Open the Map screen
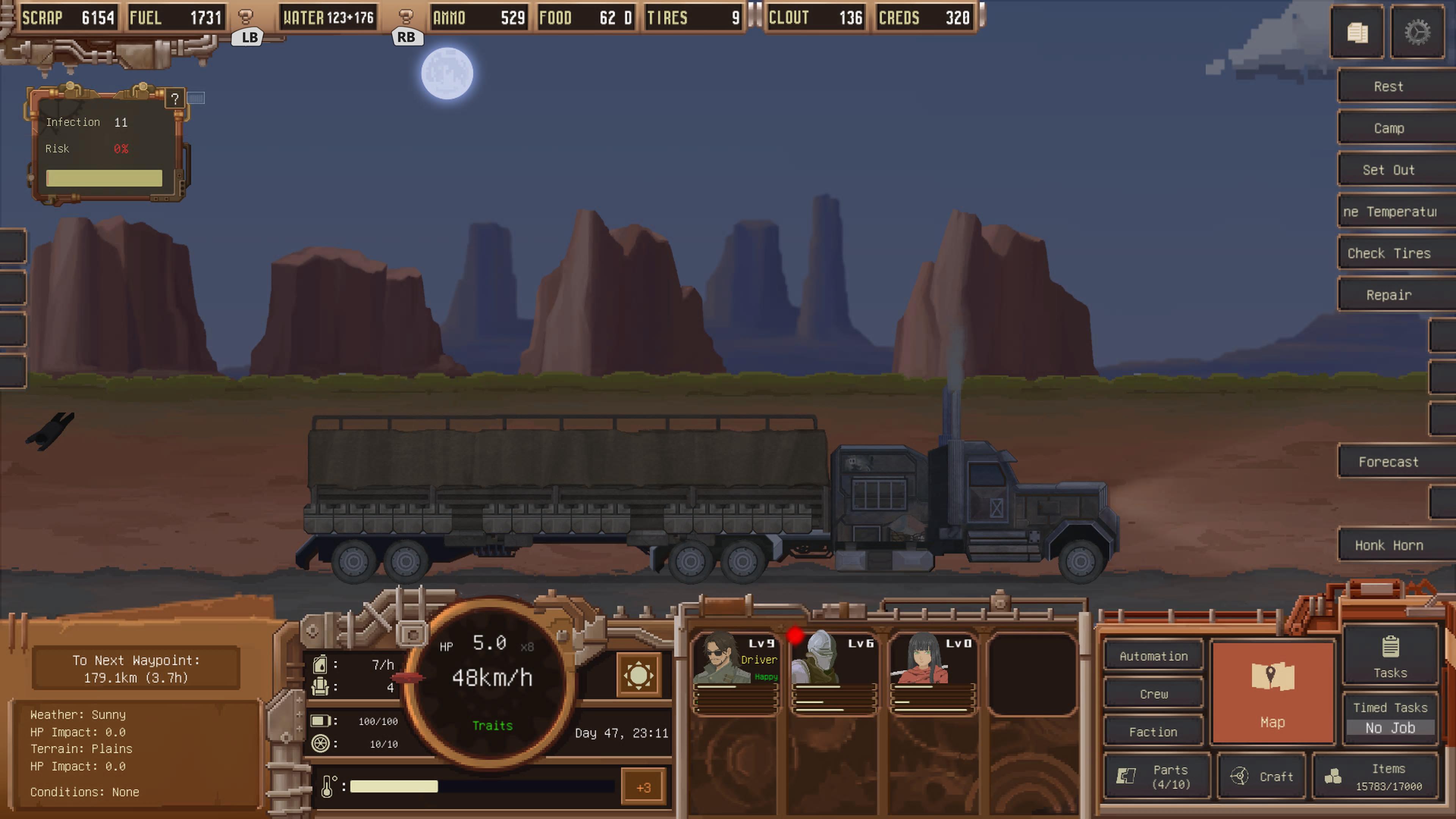 (x=1272, y=692)
